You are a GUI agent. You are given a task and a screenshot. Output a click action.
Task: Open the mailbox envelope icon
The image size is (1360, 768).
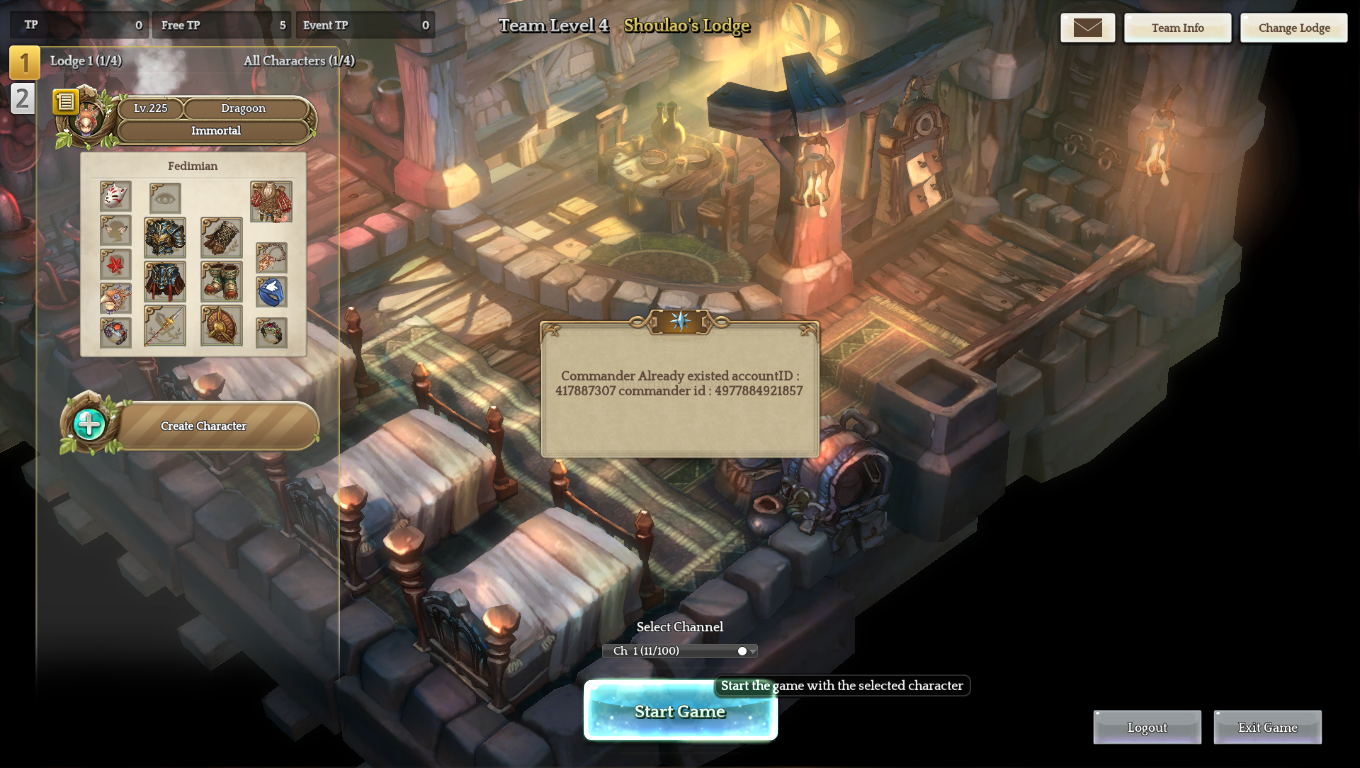tap(1087, 28)
